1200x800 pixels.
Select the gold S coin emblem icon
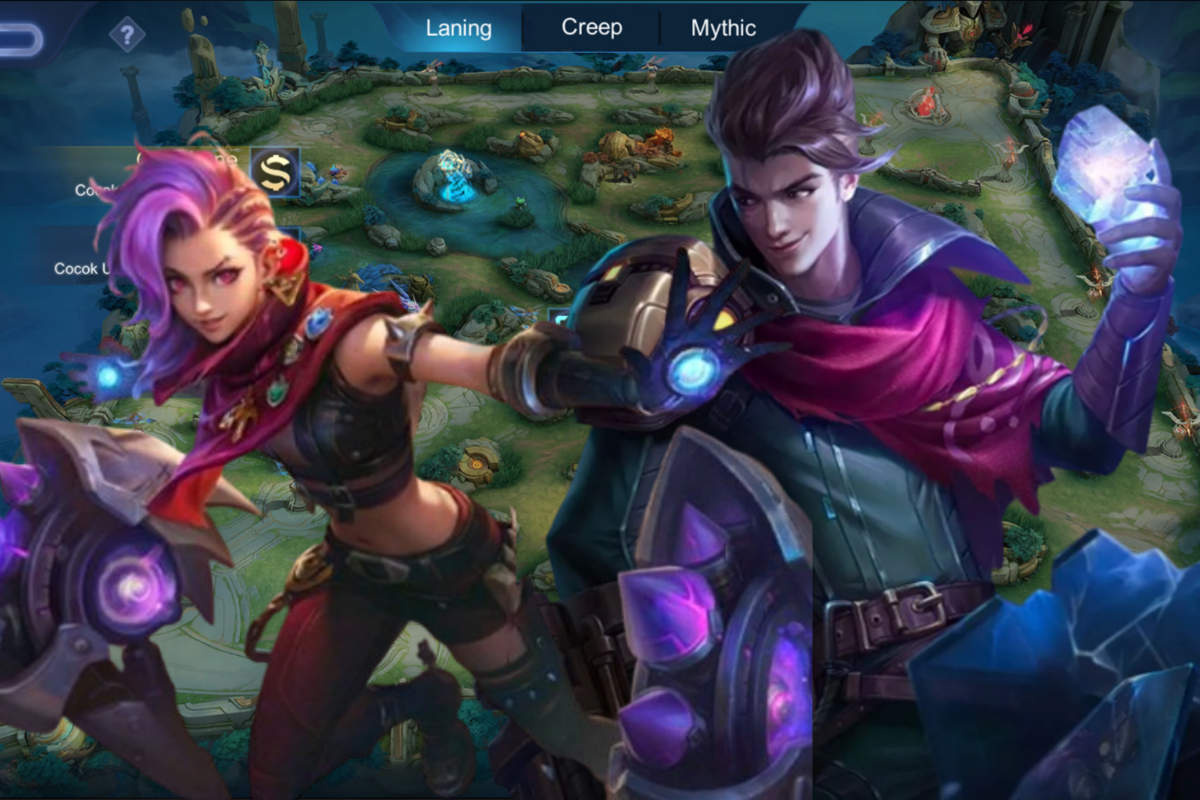[x=273, y=172]
